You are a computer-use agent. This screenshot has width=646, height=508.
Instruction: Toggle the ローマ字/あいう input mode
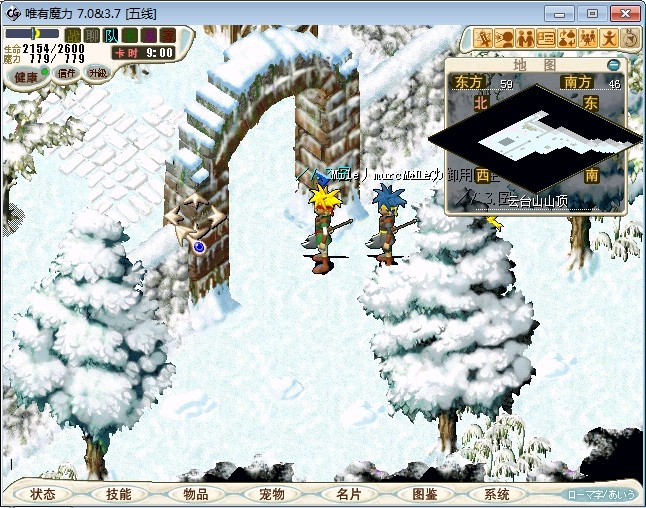click(599, 495)
